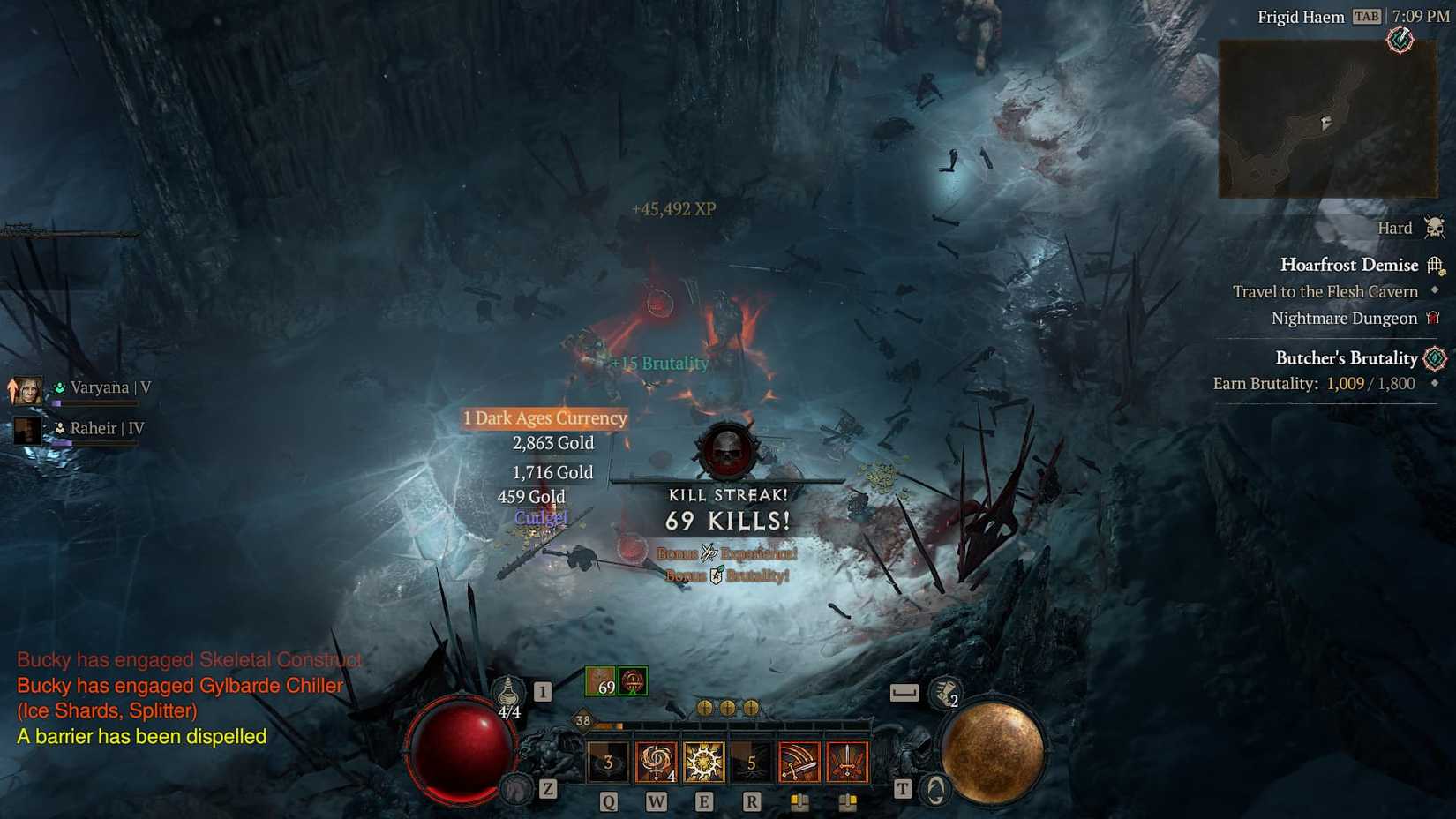Click Varyana's party portrait

coord(26,388)
